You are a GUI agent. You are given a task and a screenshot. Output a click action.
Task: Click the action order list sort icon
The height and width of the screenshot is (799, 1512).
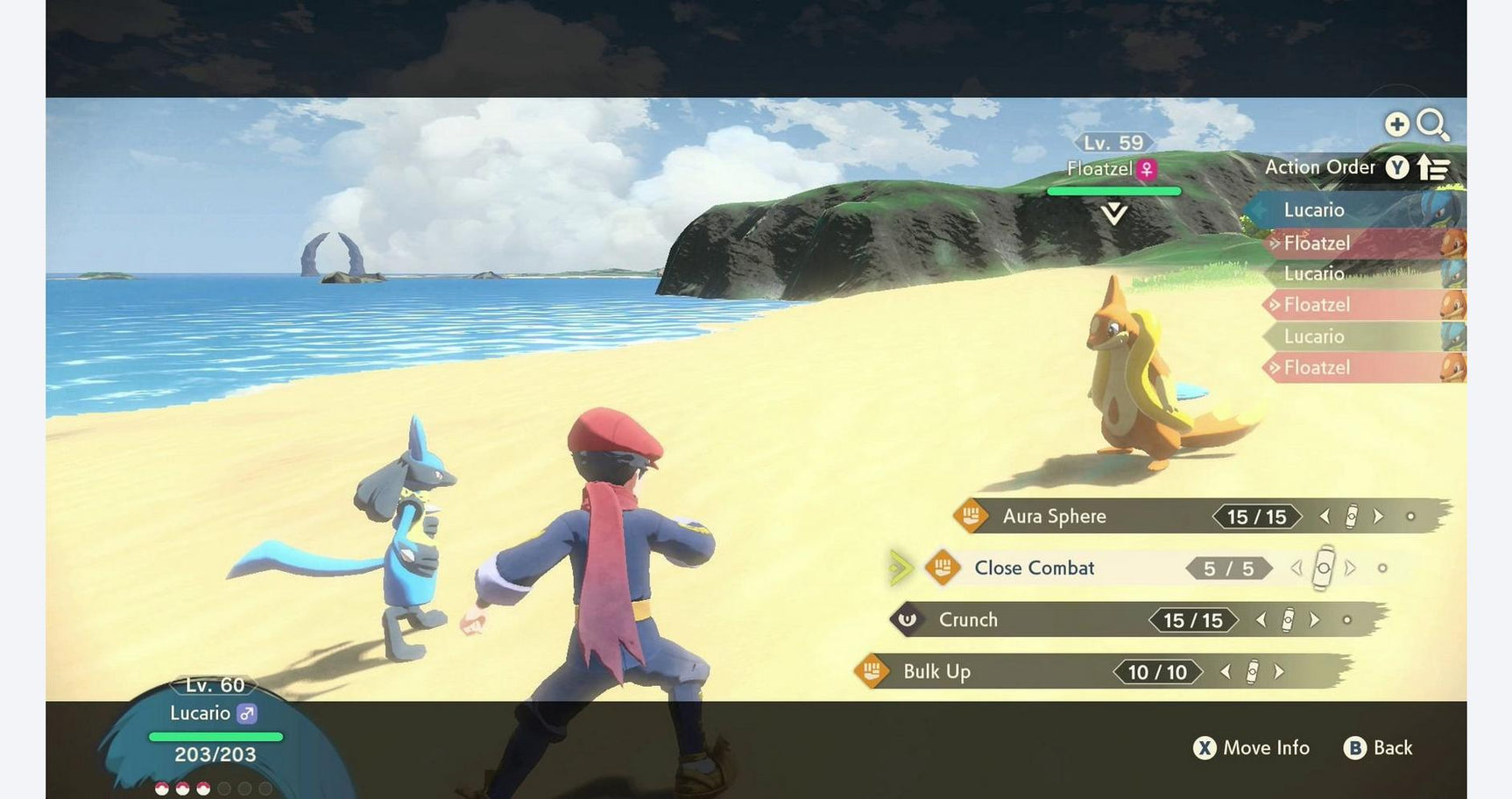1437,166
